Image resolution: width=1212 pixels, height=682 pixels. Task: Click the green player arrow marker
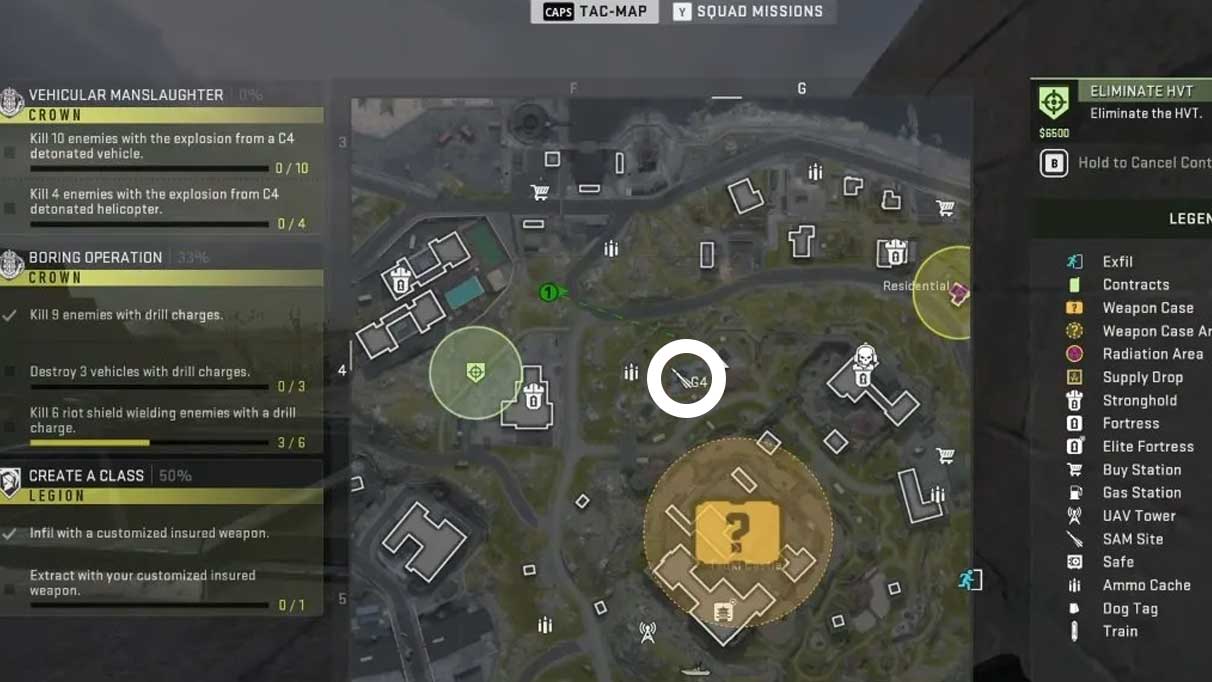[552, 292]
